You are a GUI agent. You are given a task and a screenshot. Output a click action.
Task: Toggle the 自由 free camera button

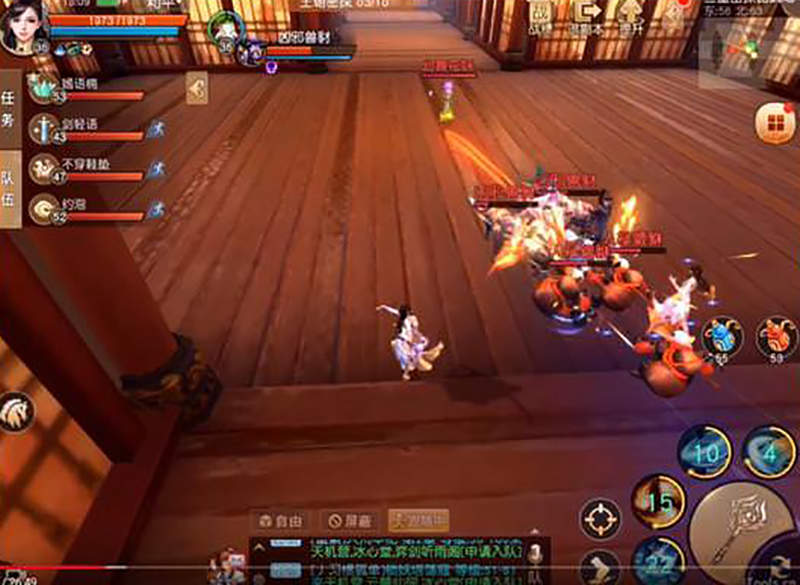[280, 521]
